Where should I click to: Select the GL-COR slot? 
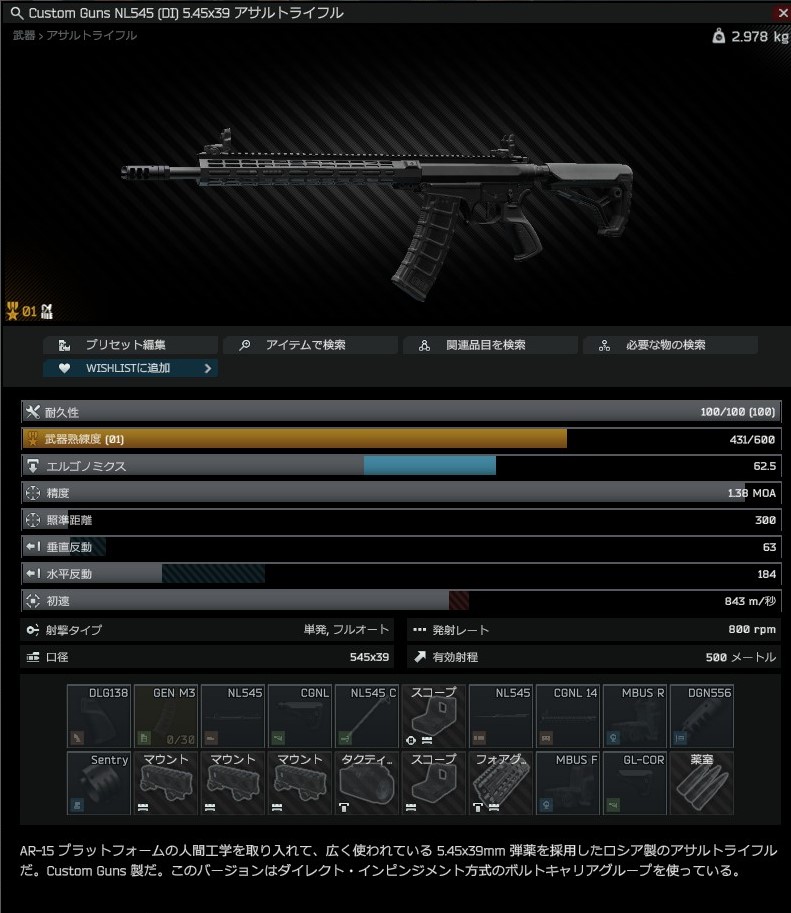pyautogui.click(x=635, y=783)
